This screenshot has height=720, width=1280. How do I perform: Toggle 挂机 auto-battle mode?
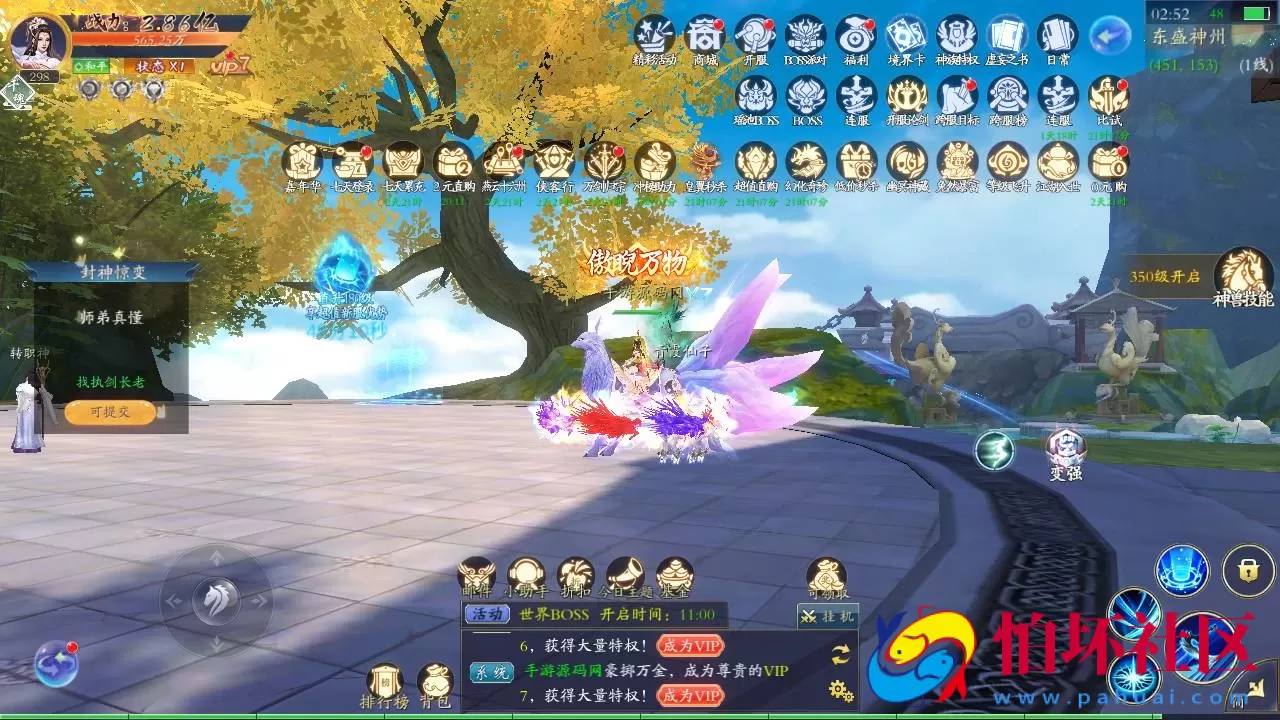pyautogui.click(x=827, y=616)
